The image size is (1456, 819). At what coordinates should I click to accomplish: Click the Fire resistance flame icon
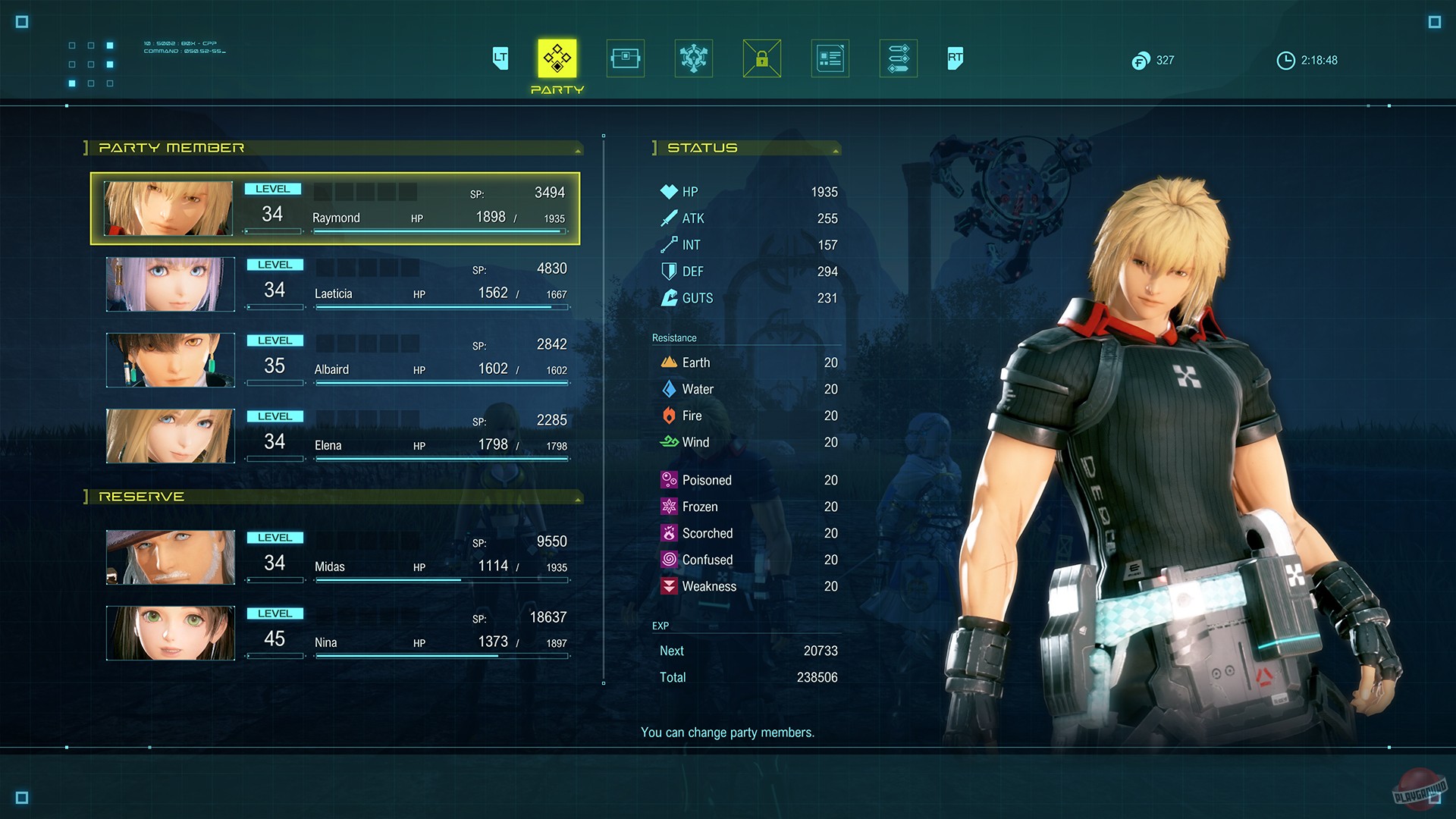668,416
